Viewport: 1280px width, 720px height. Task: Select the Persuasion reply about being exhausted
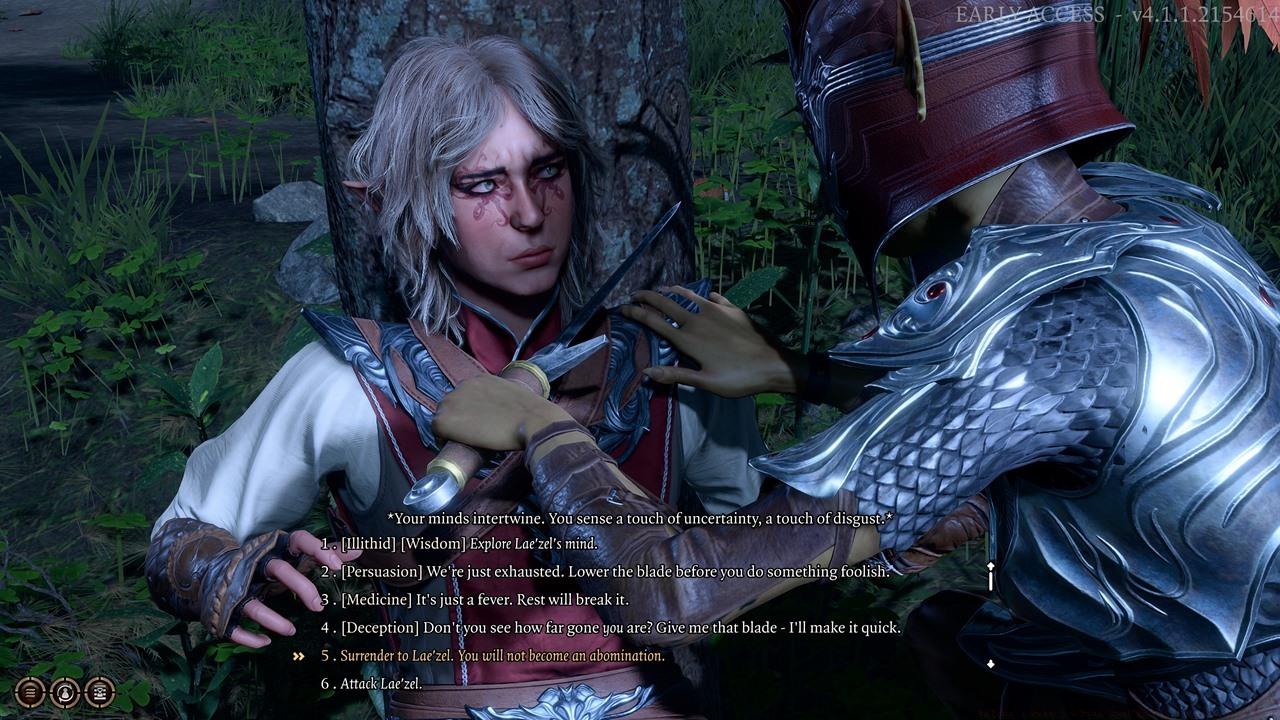614,572
